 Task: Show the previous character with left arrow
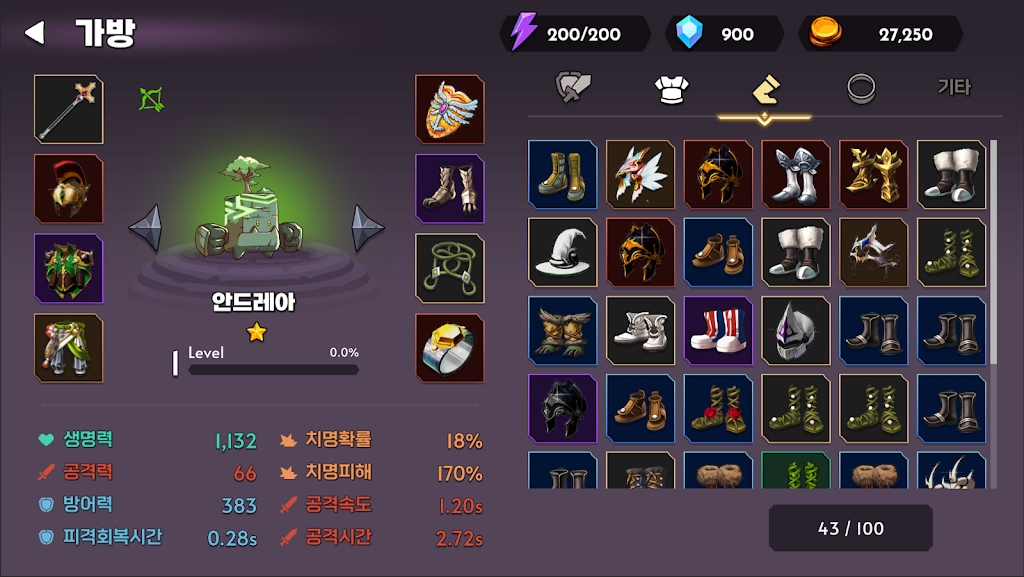pyautogui.click(x=145, y=228)
